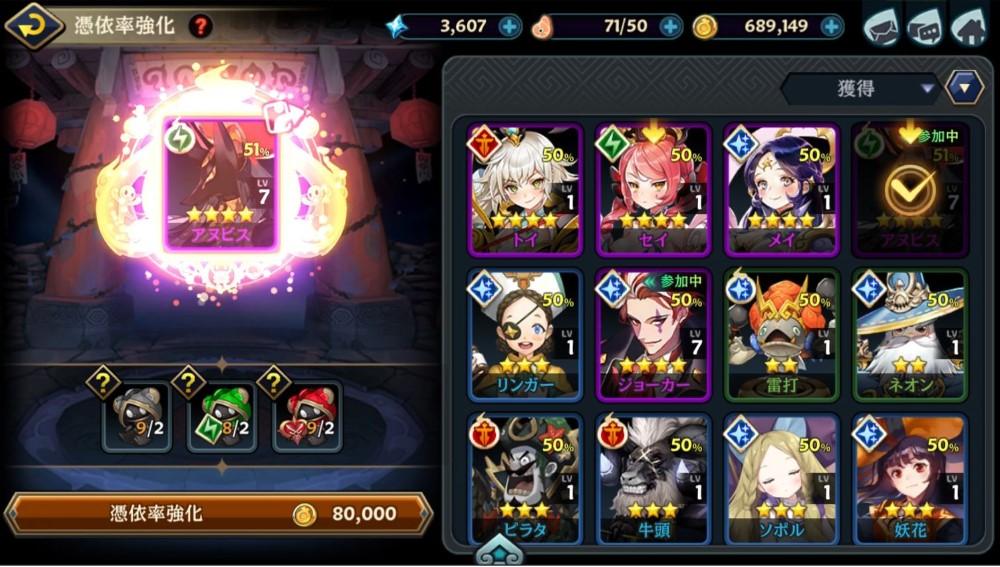
Task: Refill stamina with the plus button
Action: (671, 26)
